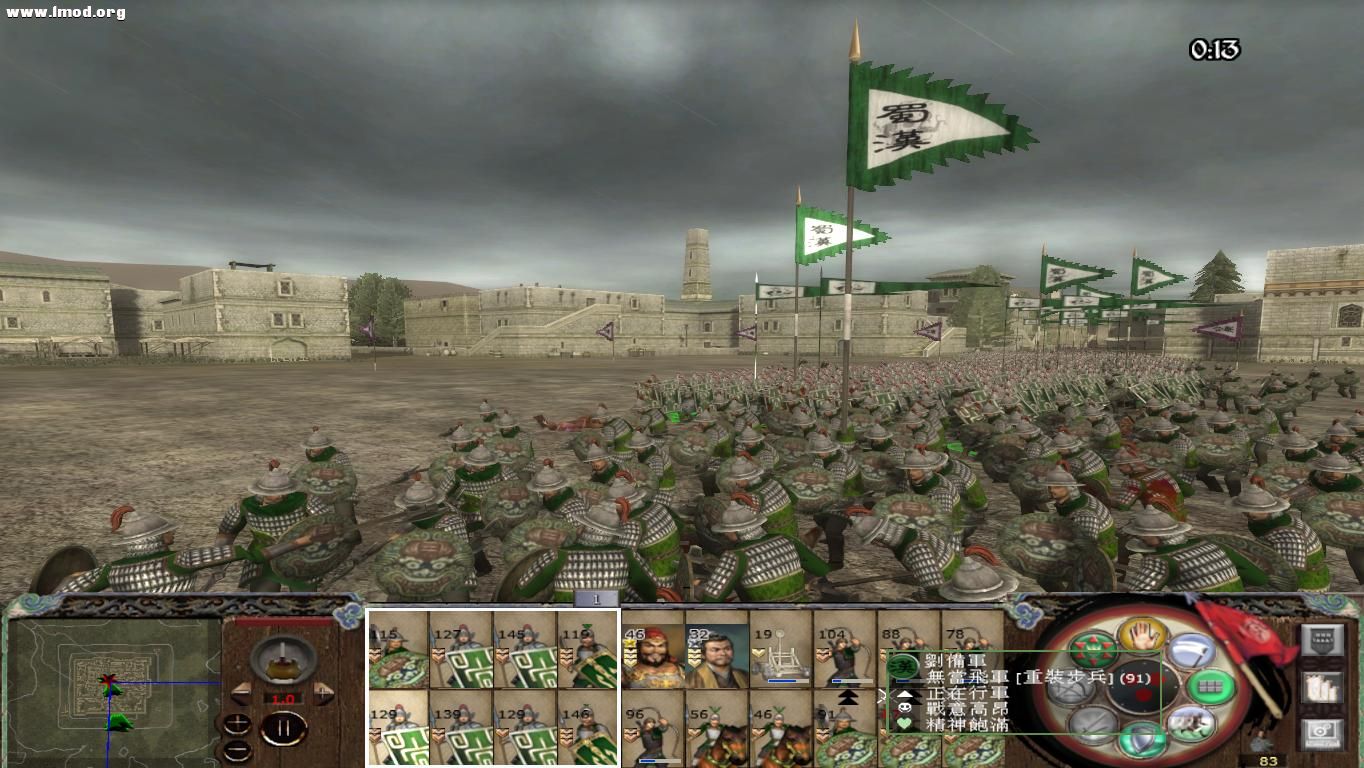Pause the battle with the pause button
Screen dimensions: 1364x768
coord(285,727)
